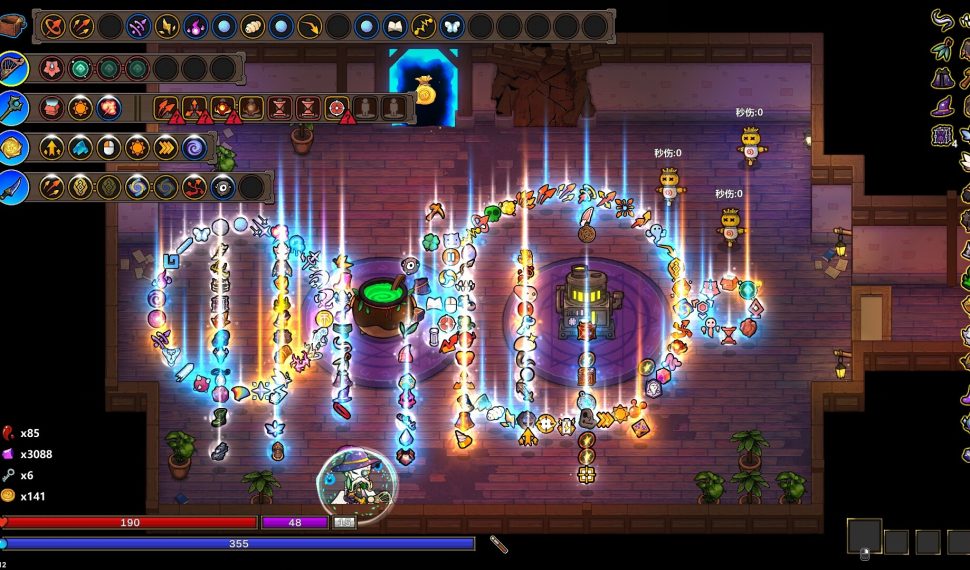Select the purple wizard hat relic

coord(941,105)
